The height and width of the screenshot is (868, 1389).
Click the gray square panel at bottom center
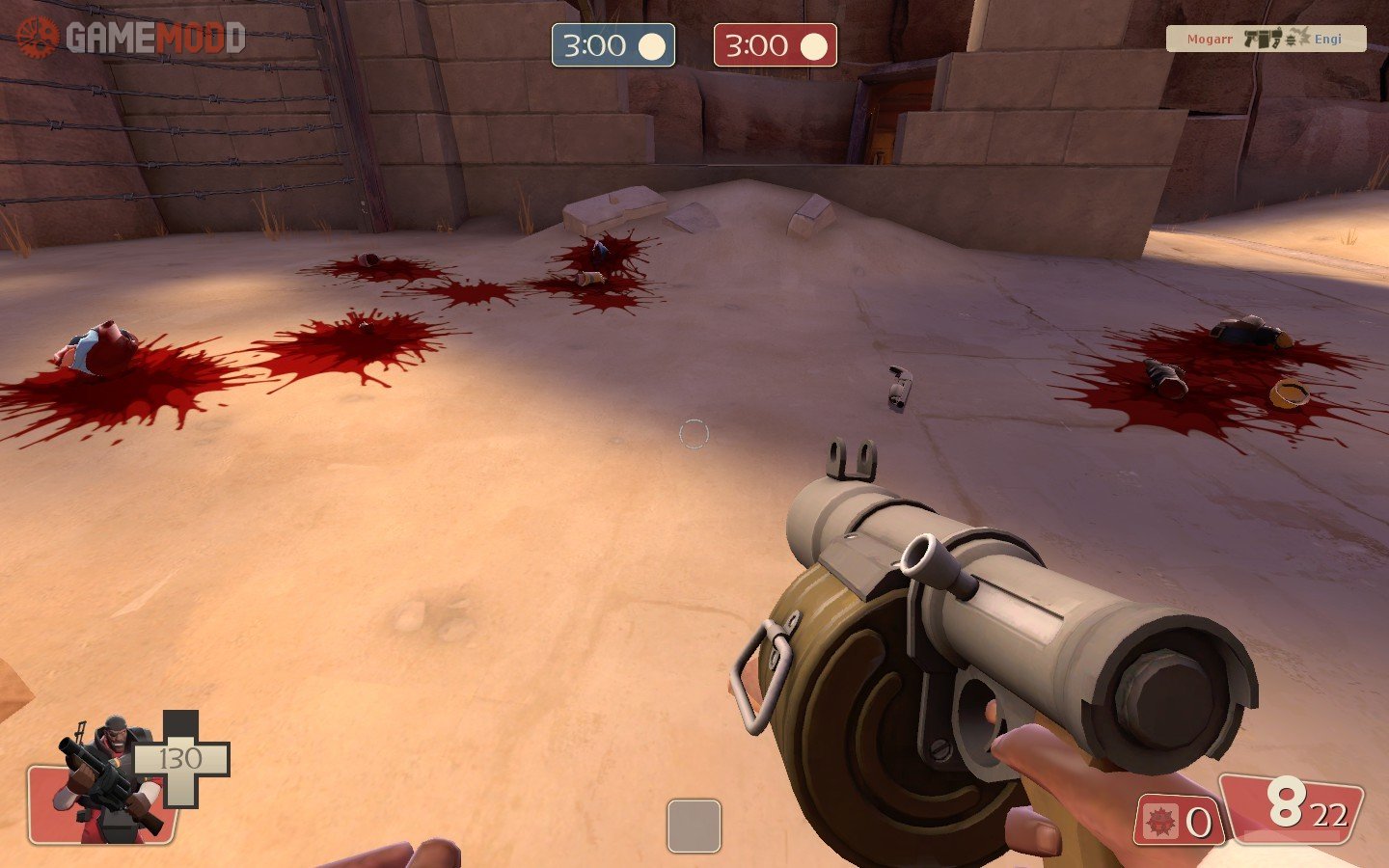(694, 826)
